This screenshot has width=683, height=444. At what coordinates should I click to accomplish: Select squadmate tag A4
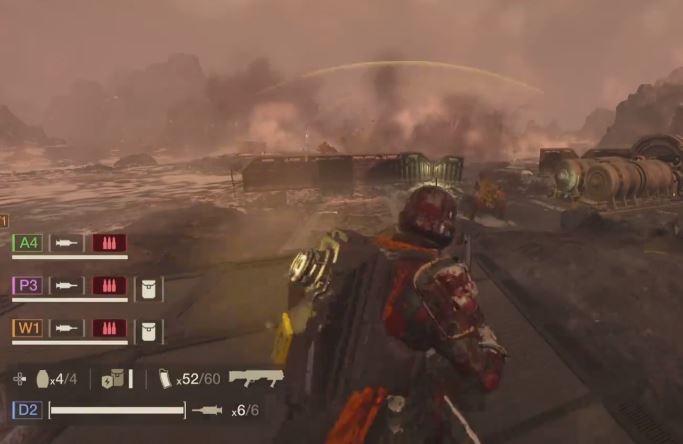(x=27, y=242)
